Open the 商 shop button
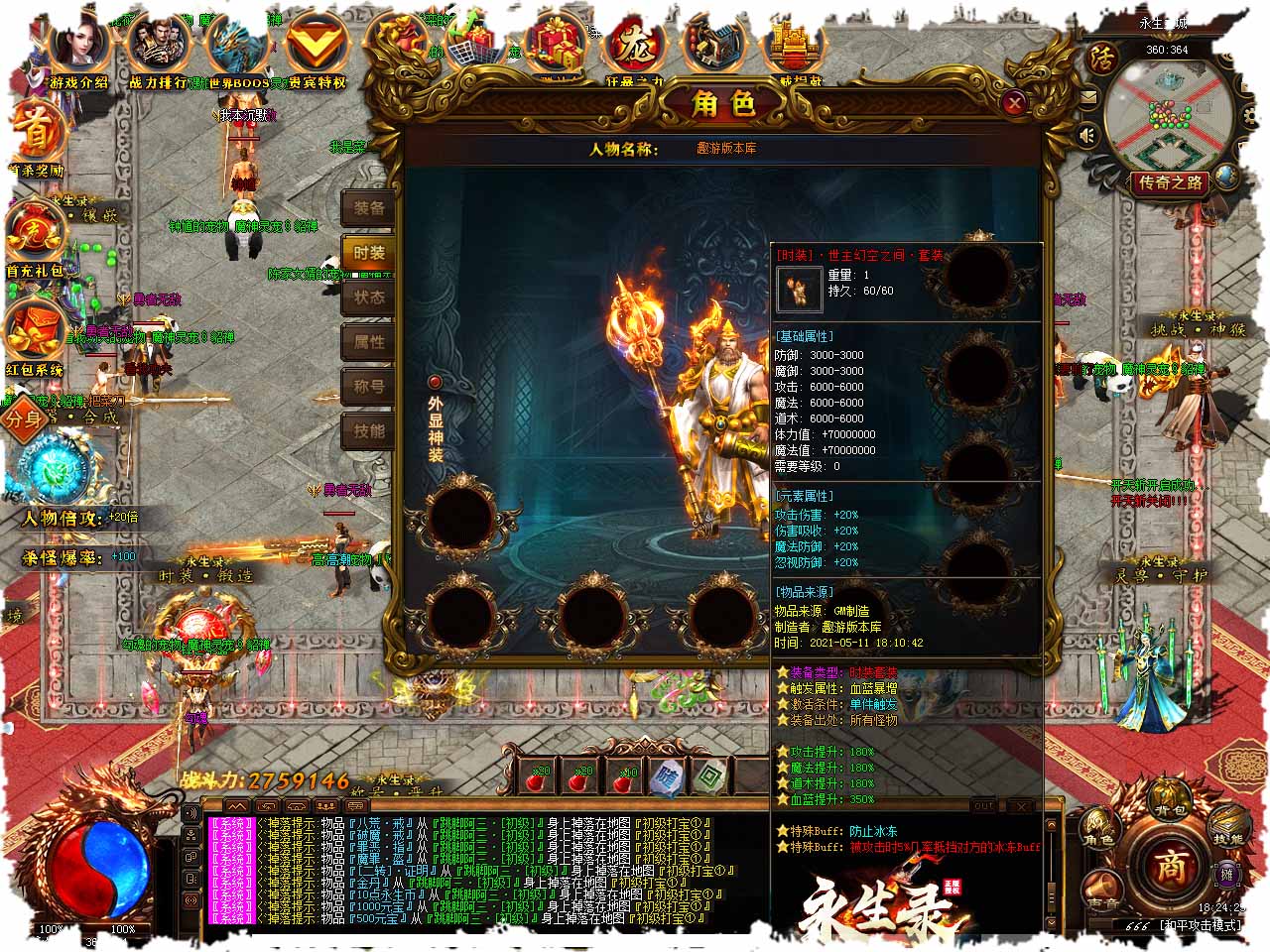 tap(1168, 865)
